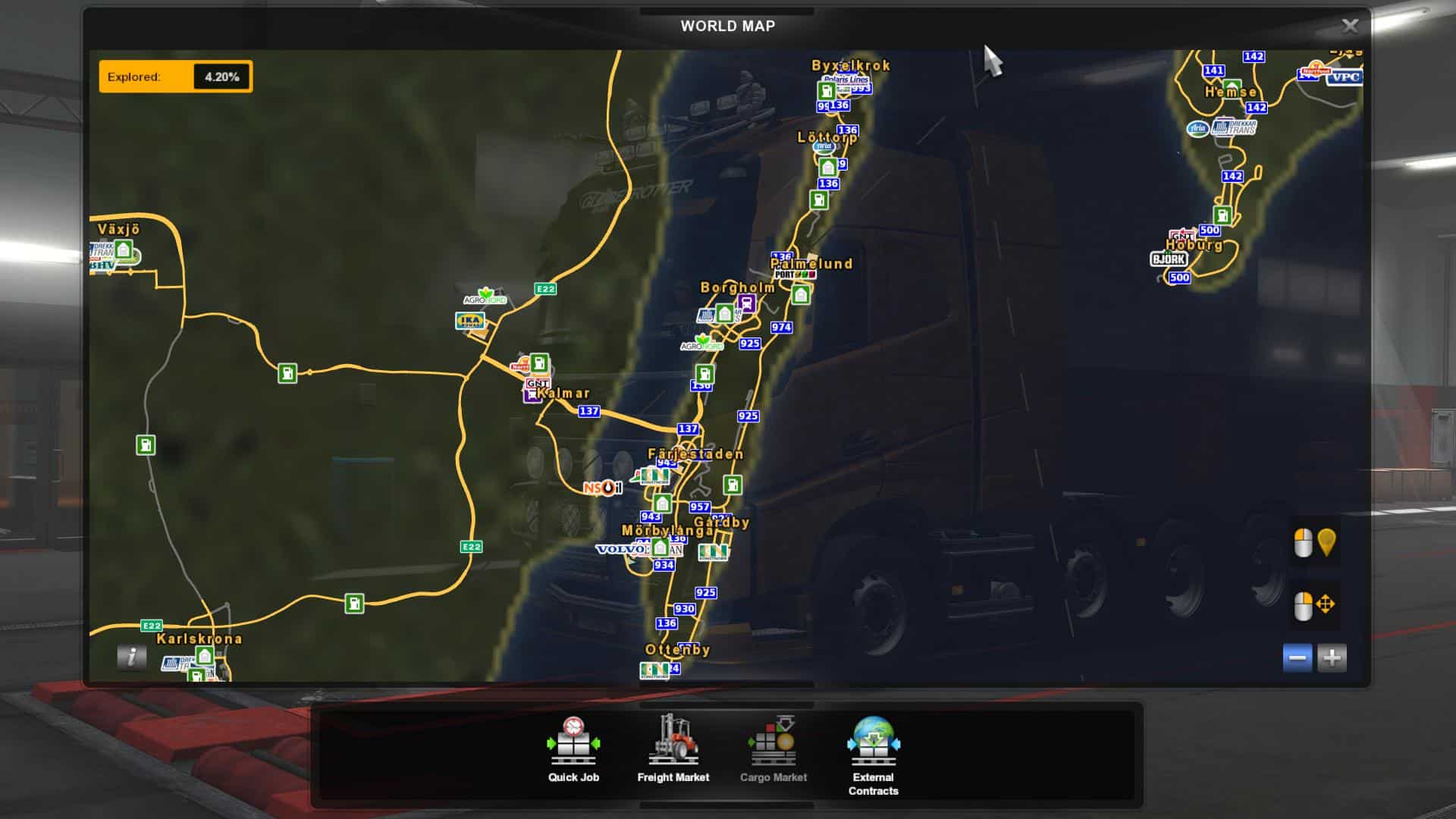This screenshot has width=1456, height=819.
Task: Open Quick Job
Action: coord(573,749)
